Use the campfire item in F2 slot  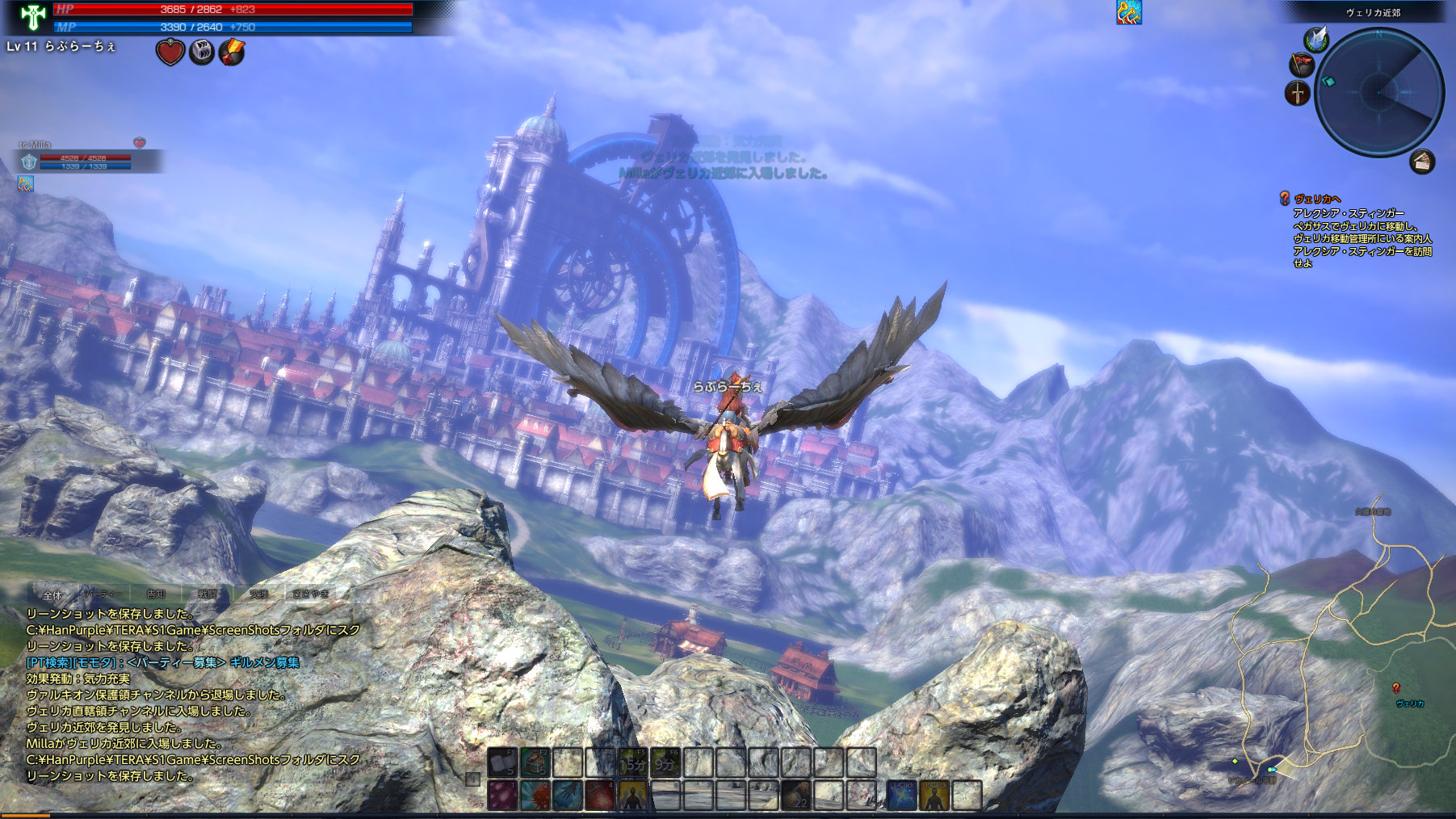point(535,762)
